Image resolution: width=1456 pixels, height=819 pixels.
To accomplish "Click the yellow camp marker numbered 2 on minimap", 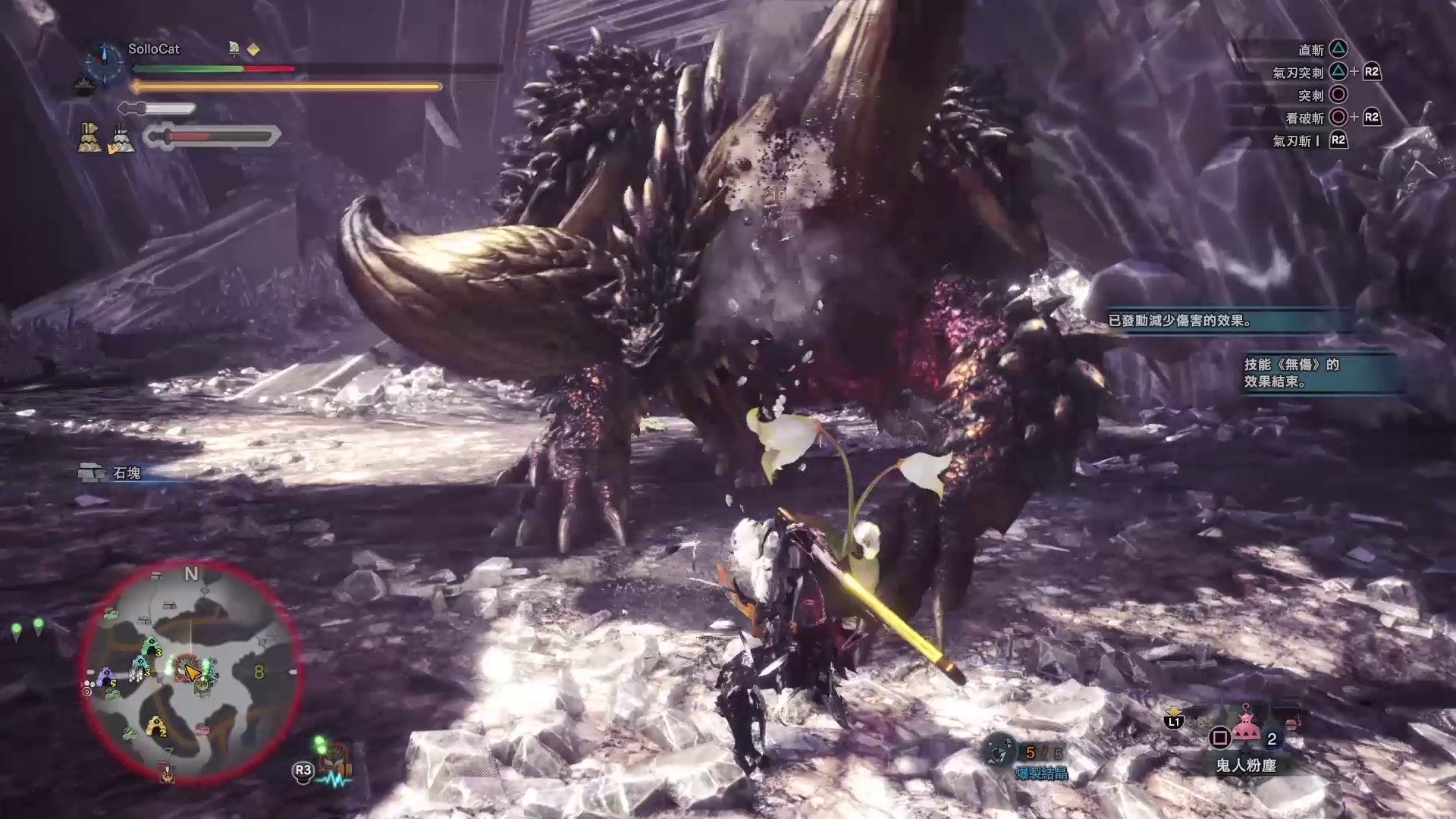I will click(x=157, y=726).
